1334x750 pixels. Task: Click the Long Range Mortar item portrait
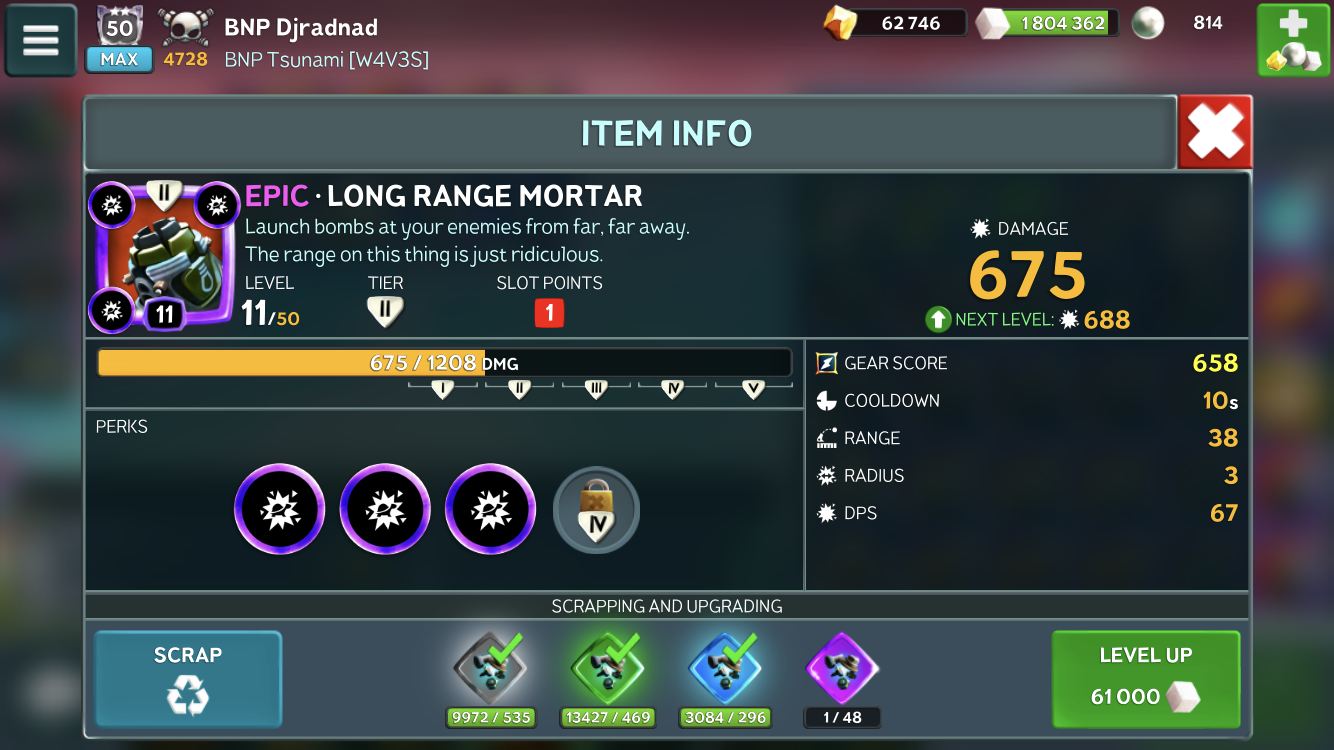pos(165,257)
